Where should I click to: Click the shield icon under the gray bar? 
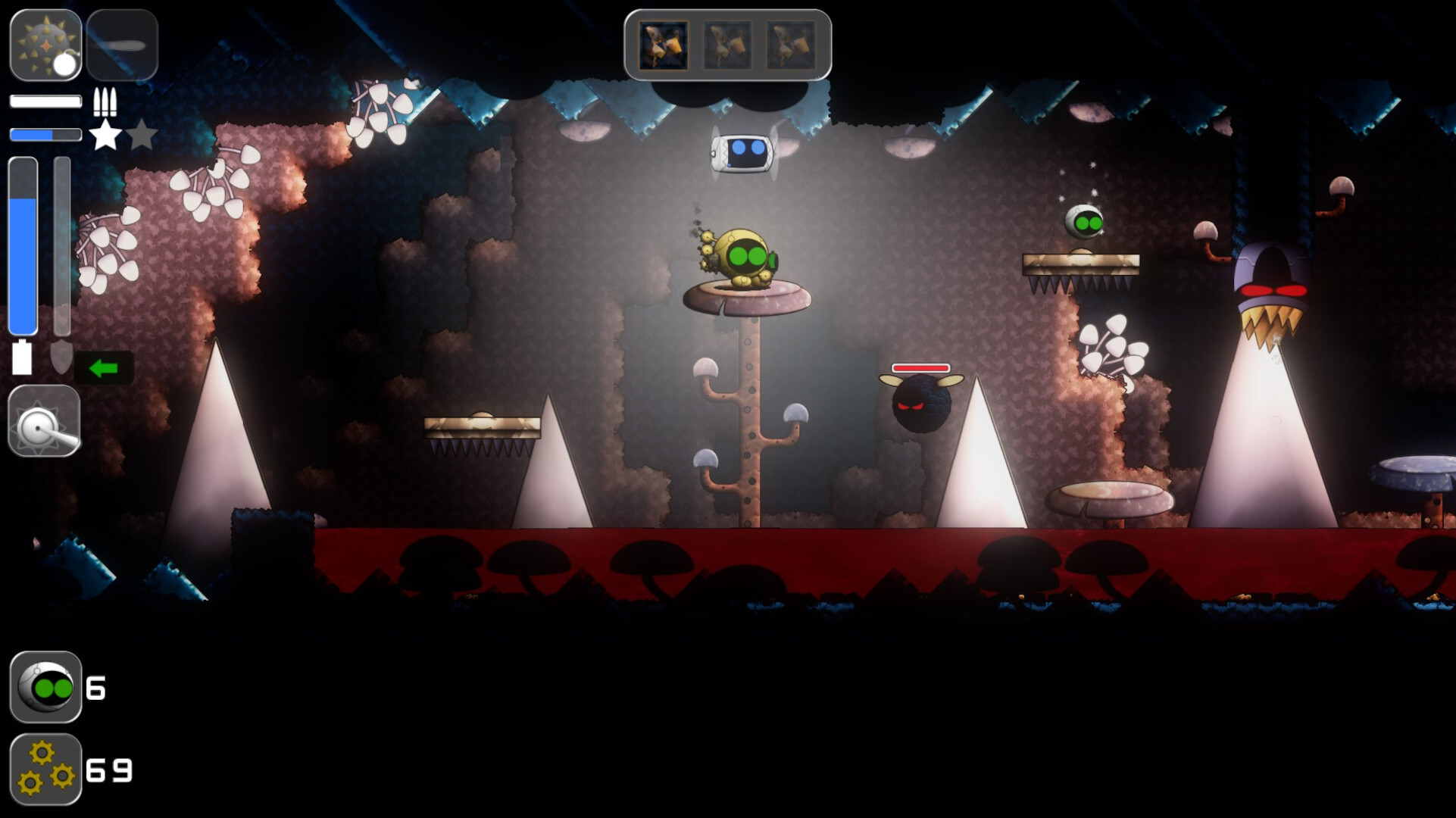click(62, 356)
